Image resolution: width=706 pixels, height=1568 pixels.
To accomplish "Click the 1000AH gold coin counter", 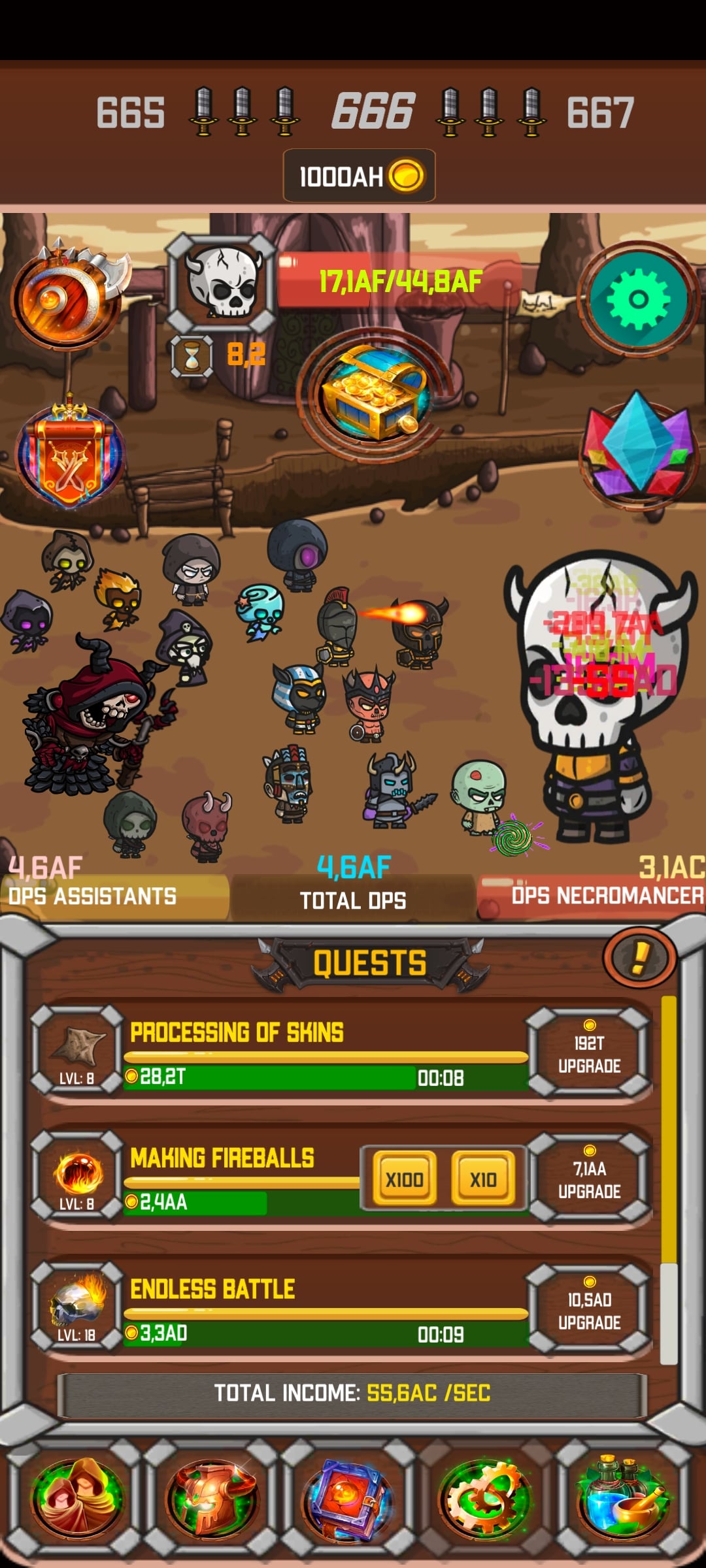I will click(360, 176).
